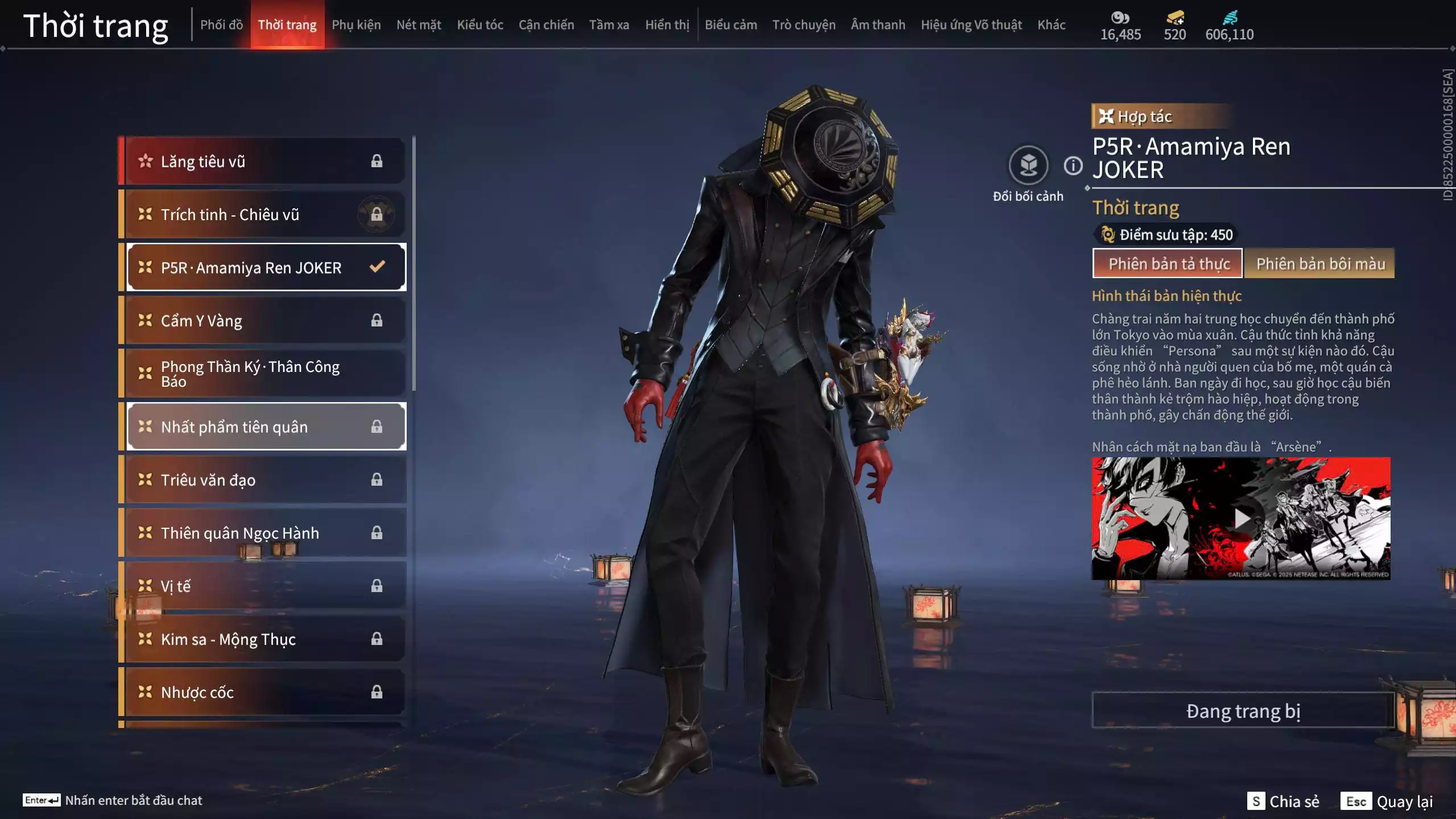Image resolution: width=1456 pixels, height=819 pixels.
Task: Open the Hiệu ứng Võ thuật tab
Action: 971,25
